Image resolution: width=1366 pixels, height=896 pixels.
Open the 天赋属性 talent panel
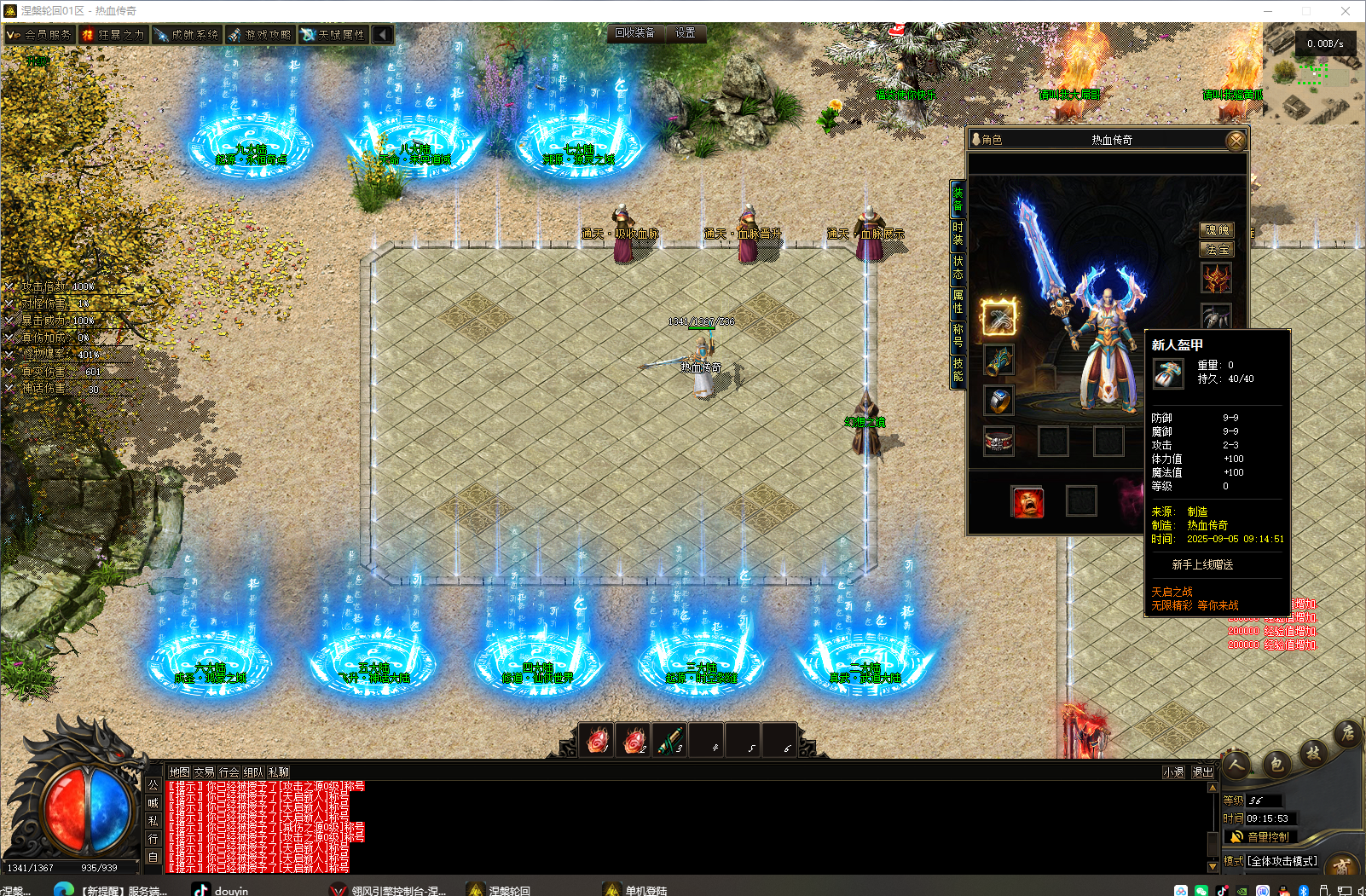(333, 34)
